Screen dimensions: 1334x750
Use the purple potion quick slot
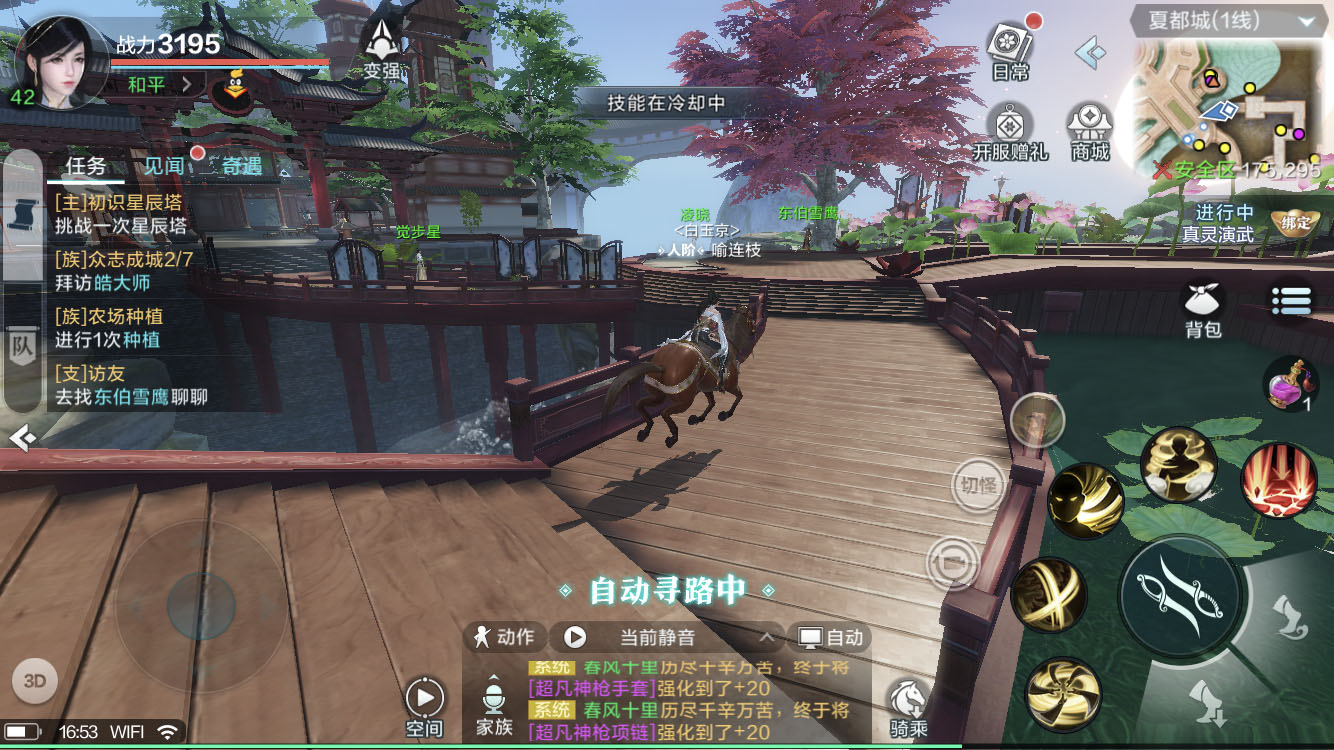pyautogui.click(x=1290, y=384)
